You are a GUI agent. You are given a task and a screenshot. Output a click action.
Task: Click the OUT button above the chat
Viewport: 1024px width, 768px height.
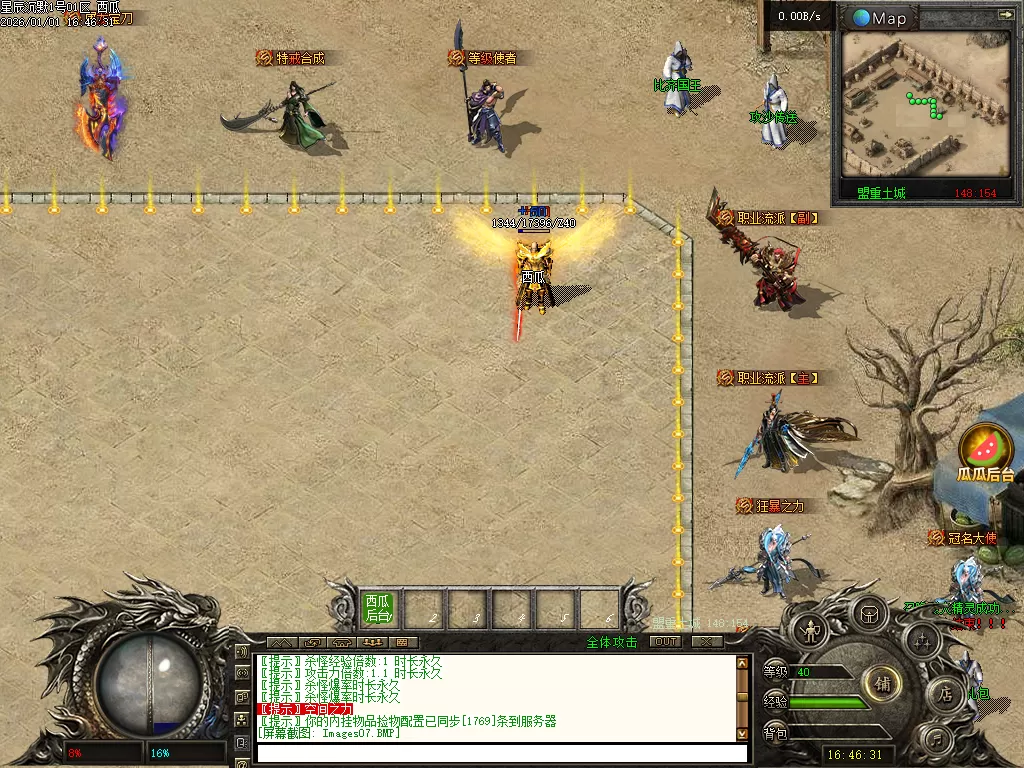[664, 642]
